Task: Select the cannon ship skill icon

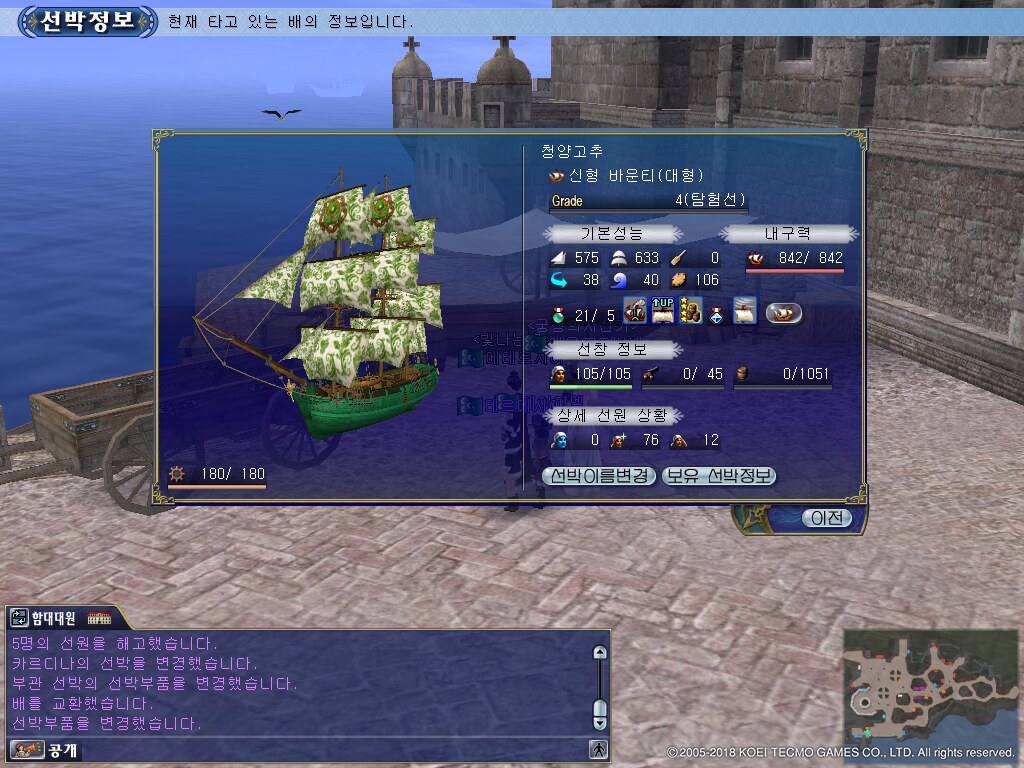Action: 634,311
